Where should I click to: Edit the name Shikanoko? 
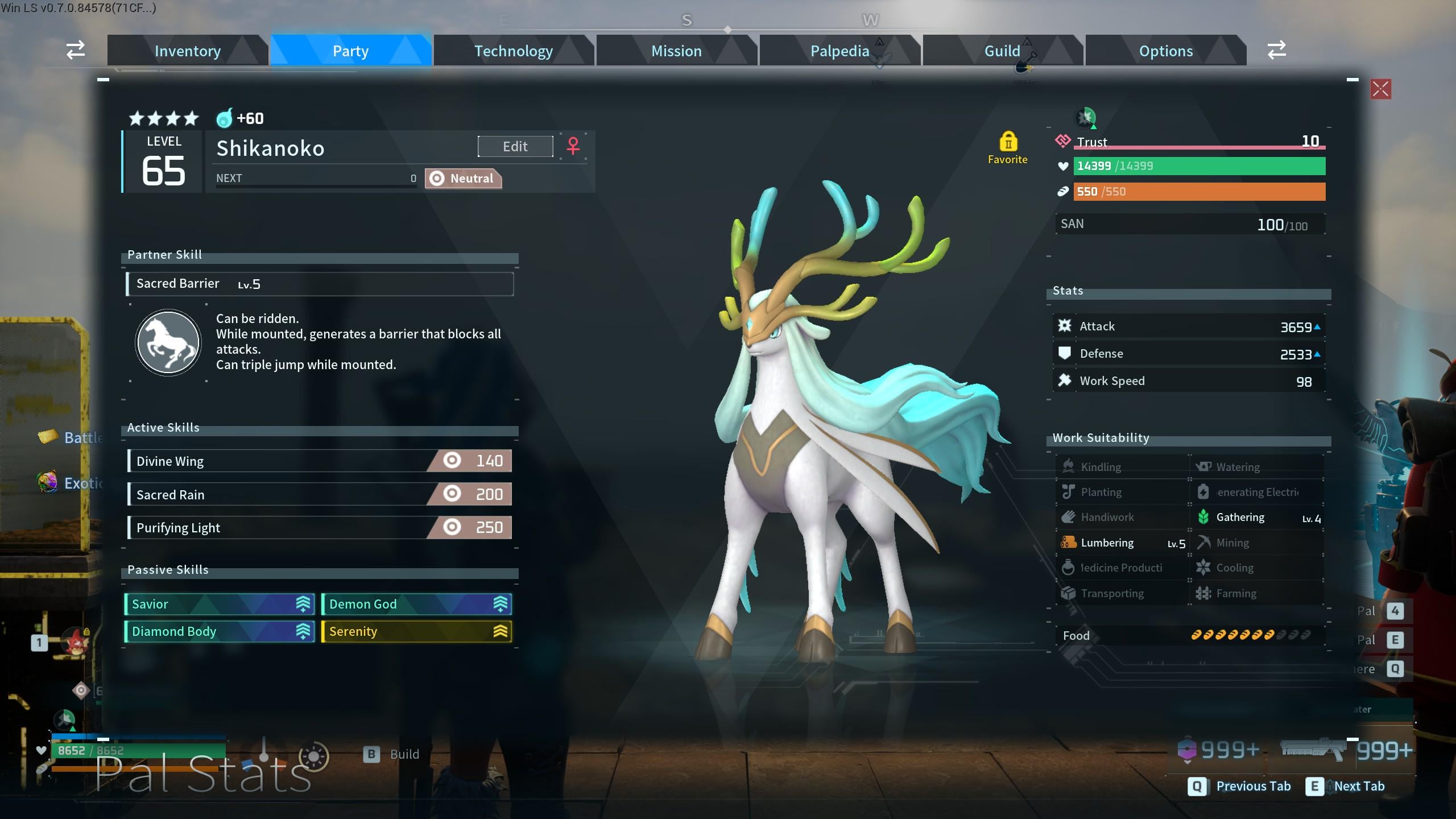coord(515,147)
